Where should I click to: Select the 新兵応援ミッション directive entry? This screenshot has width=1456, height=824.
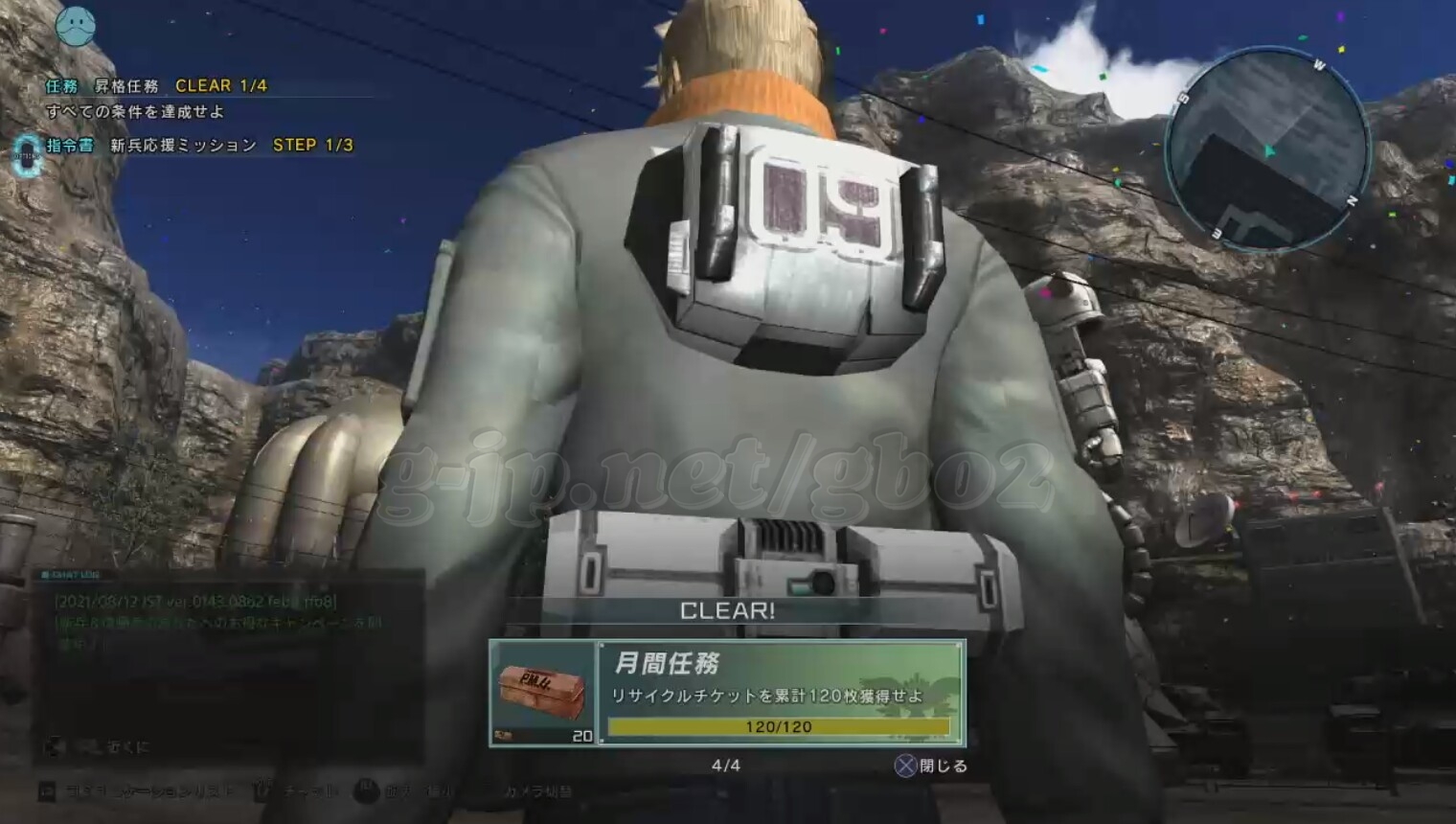pyautogui.click(x=183, y=146)
